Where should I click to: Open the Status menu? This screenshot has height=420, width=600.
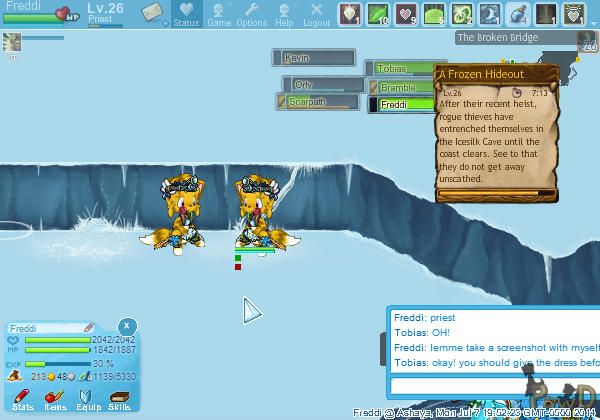186,15
